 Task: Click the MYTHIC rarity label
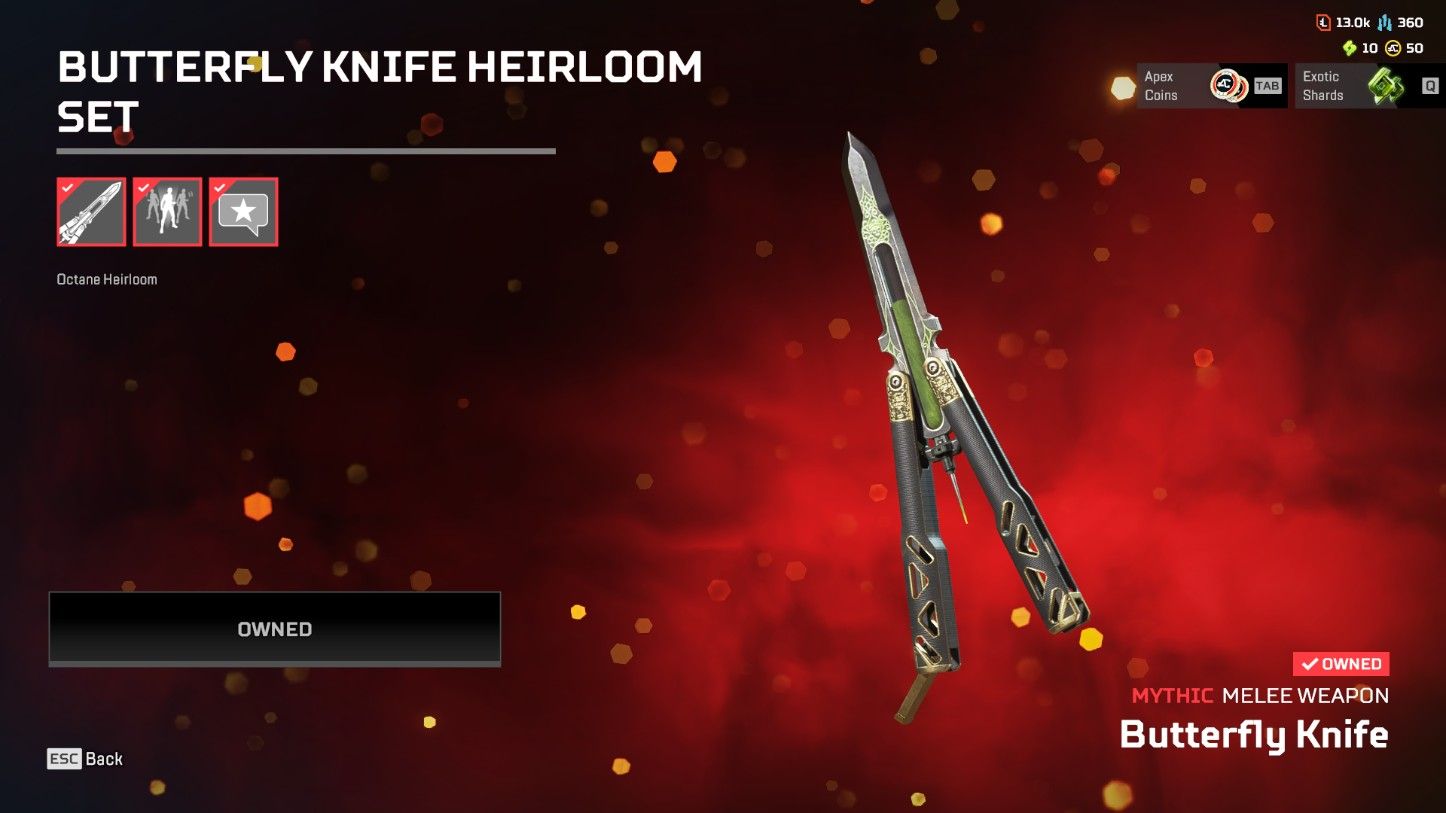[1171, 695]
